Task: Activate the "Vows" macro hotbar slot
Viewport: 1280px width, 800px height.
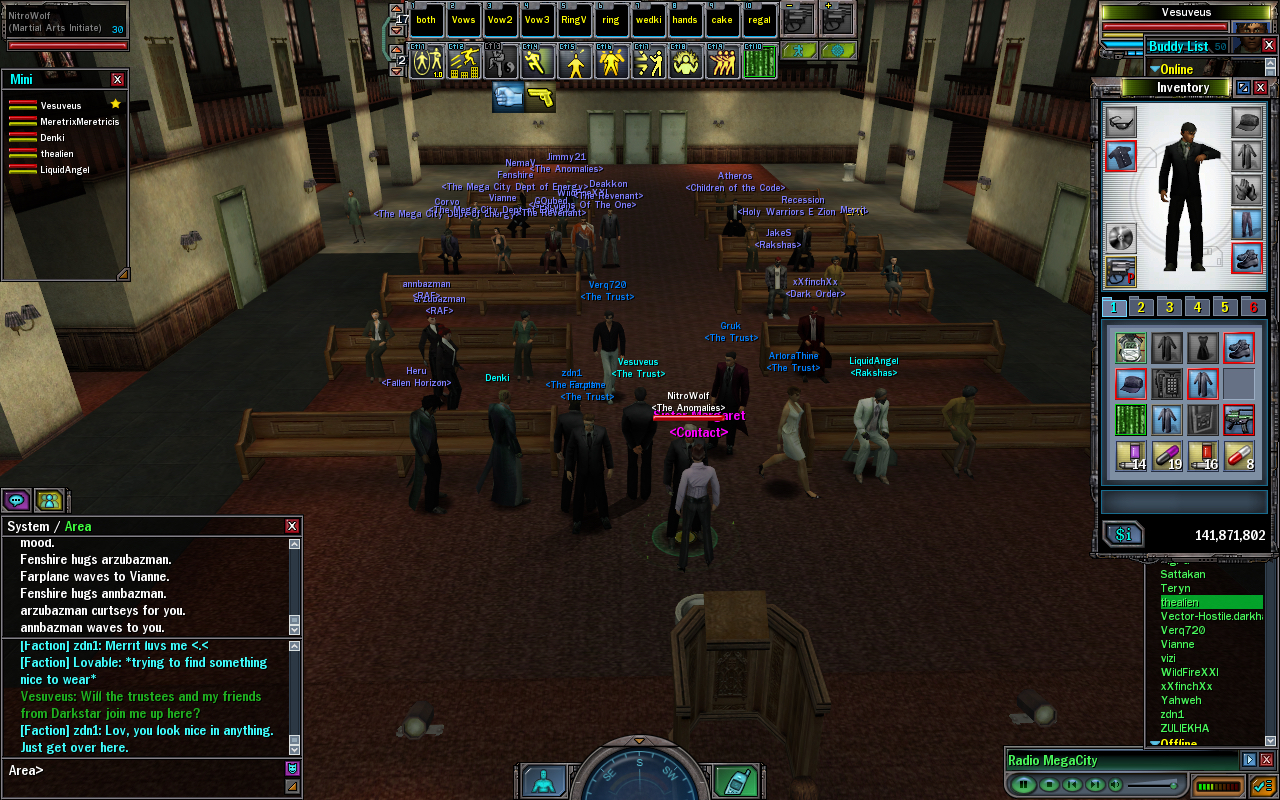Action: pyautogui.click(x=464, y=20)
